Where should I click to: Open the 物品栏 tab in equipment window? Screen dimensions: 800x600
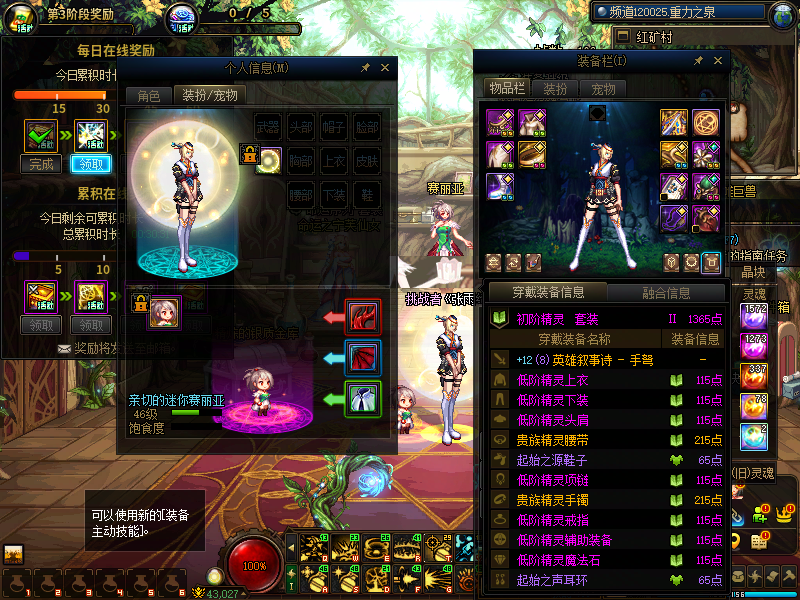507,89
